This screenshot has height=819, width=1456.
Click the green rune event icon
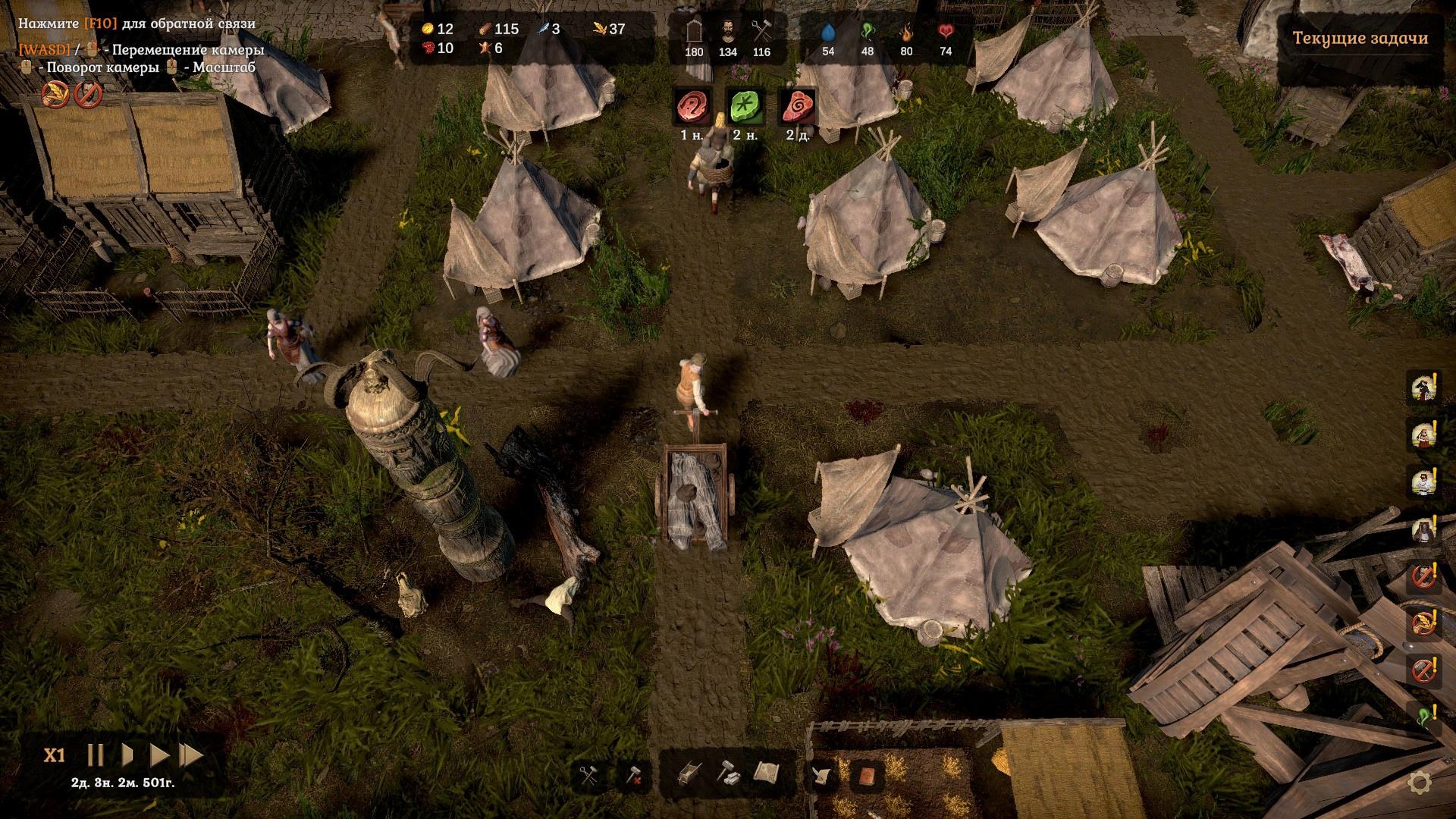tap(743, 107)
